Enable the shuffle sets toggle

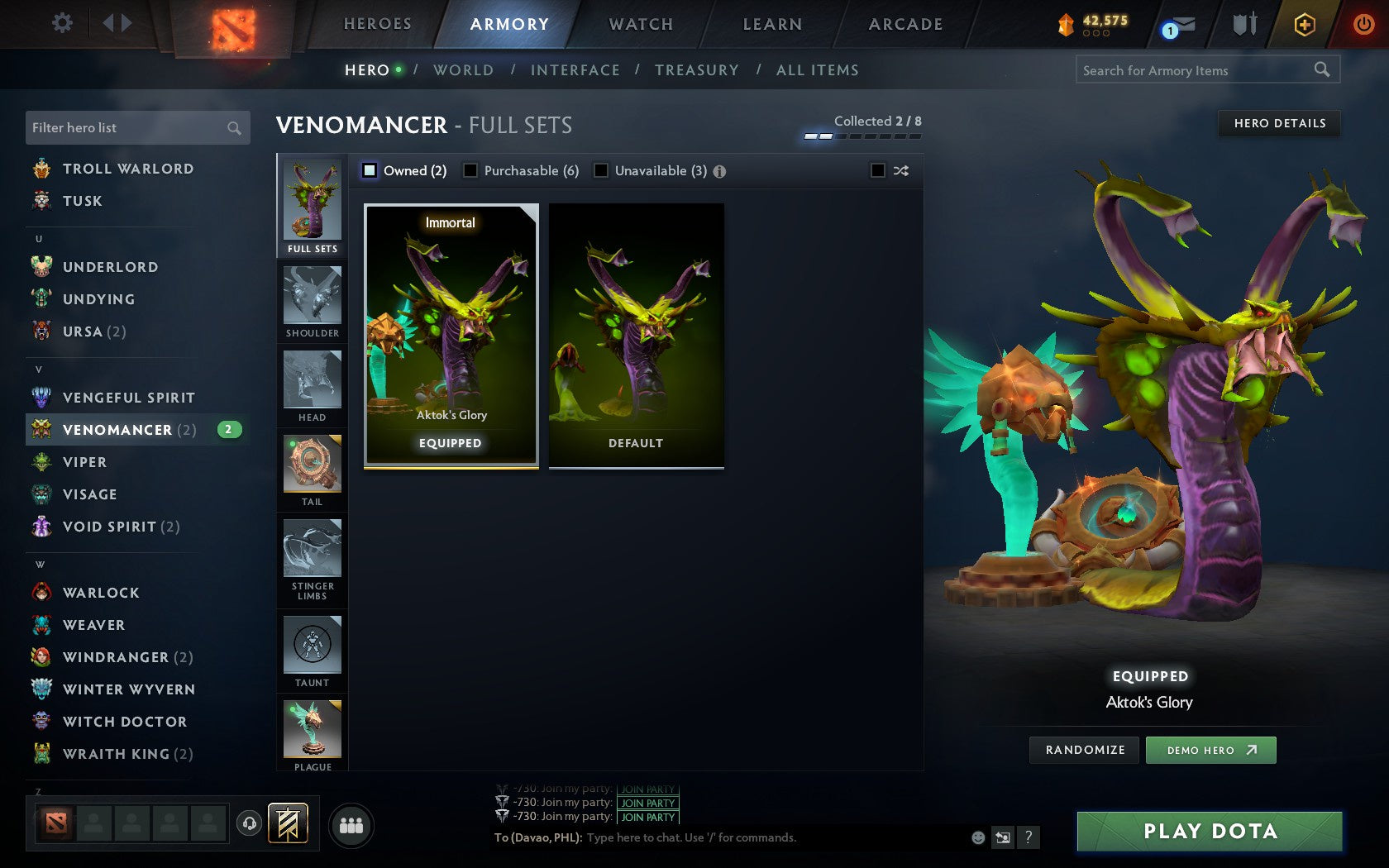point(878,170)
